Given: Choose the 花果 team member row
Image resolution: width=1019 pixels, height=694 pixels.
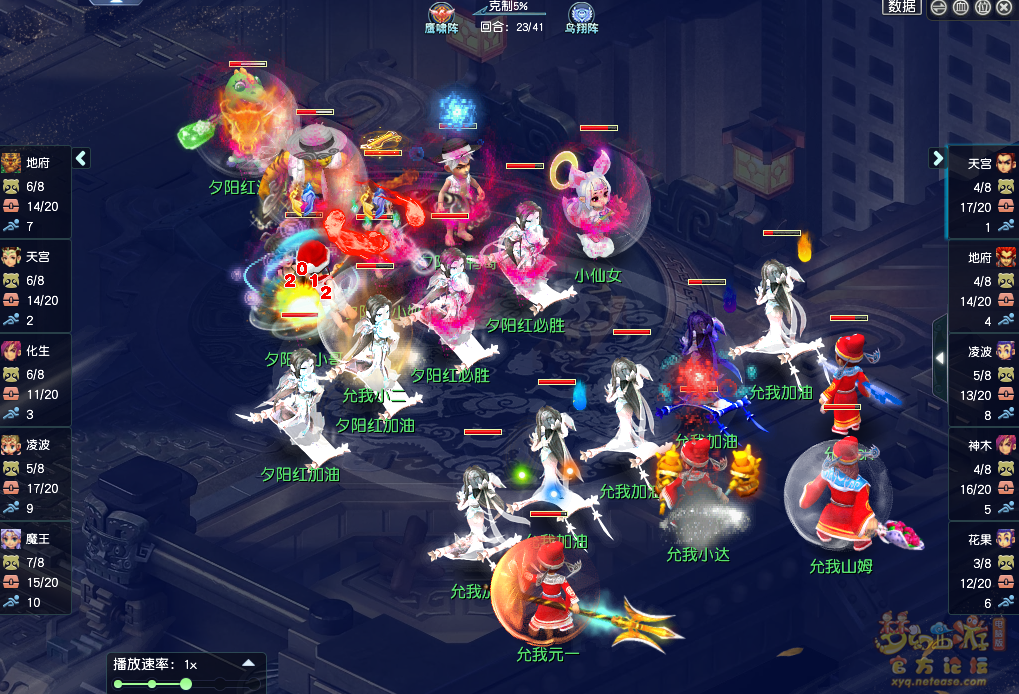Looking at the screenshot, I should coord(983,569).
